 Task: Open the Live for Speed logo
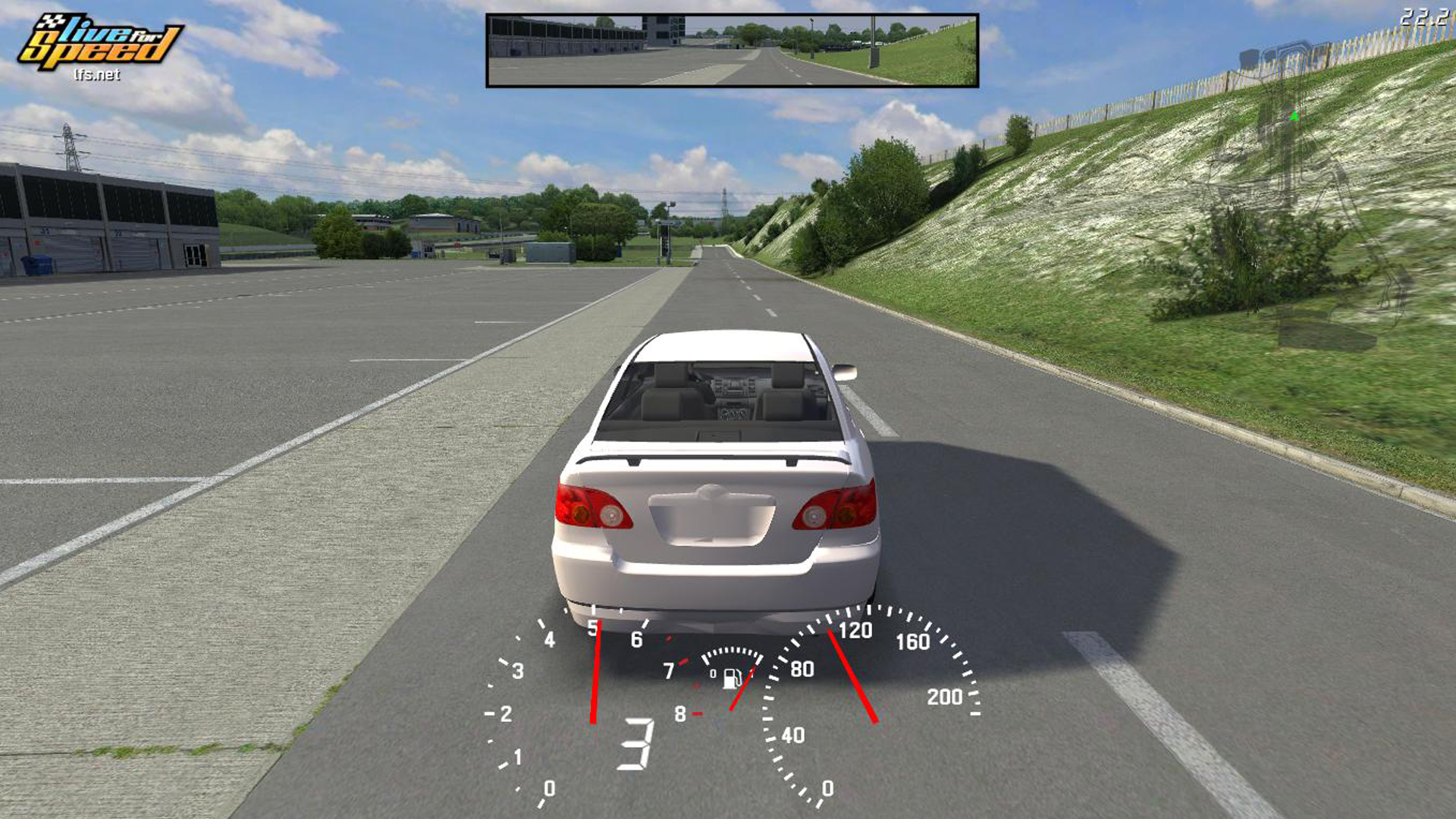(99, 45)
